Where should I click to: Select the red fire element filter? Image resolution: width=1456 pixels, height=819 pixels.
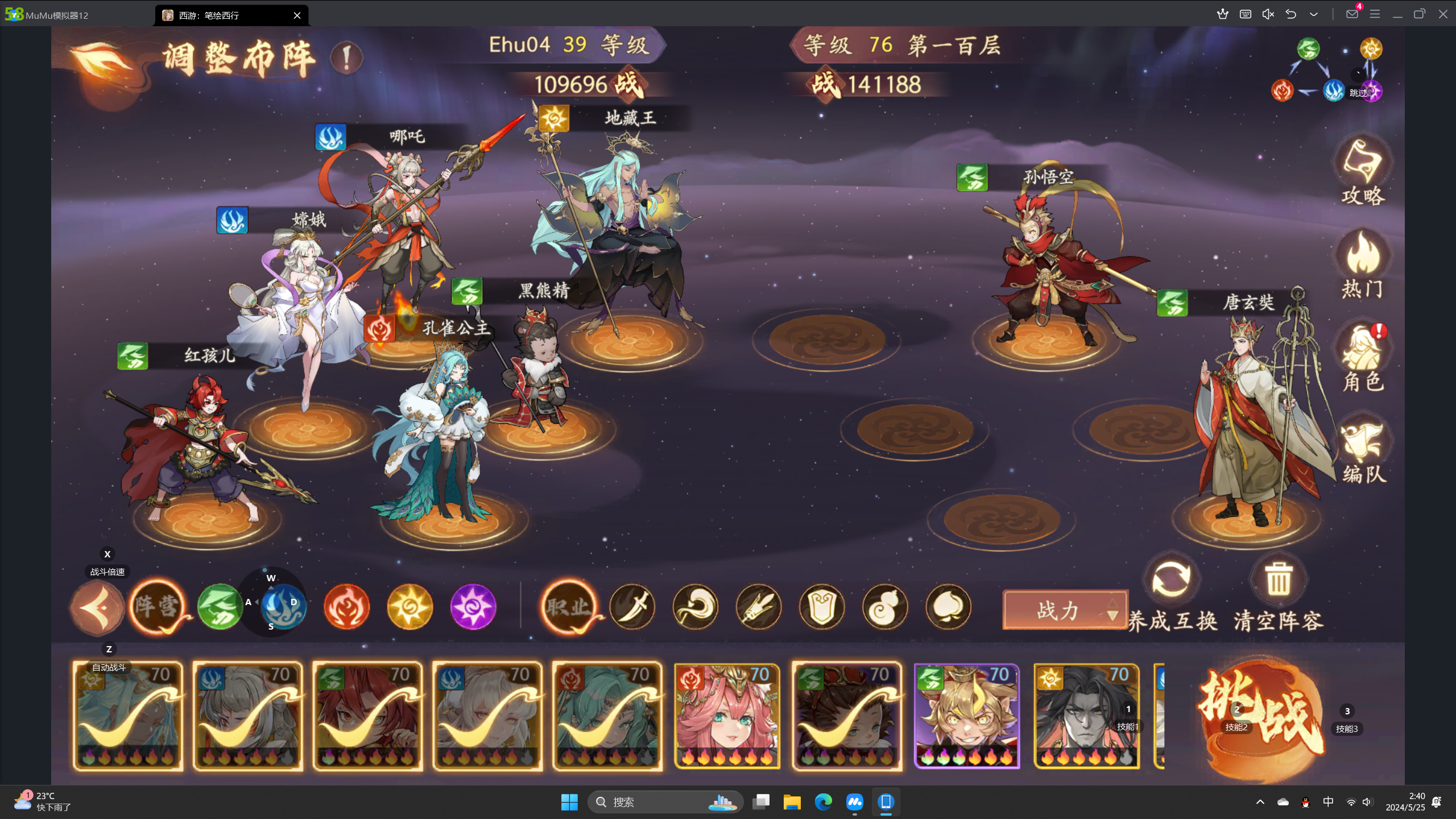[347, 607]
